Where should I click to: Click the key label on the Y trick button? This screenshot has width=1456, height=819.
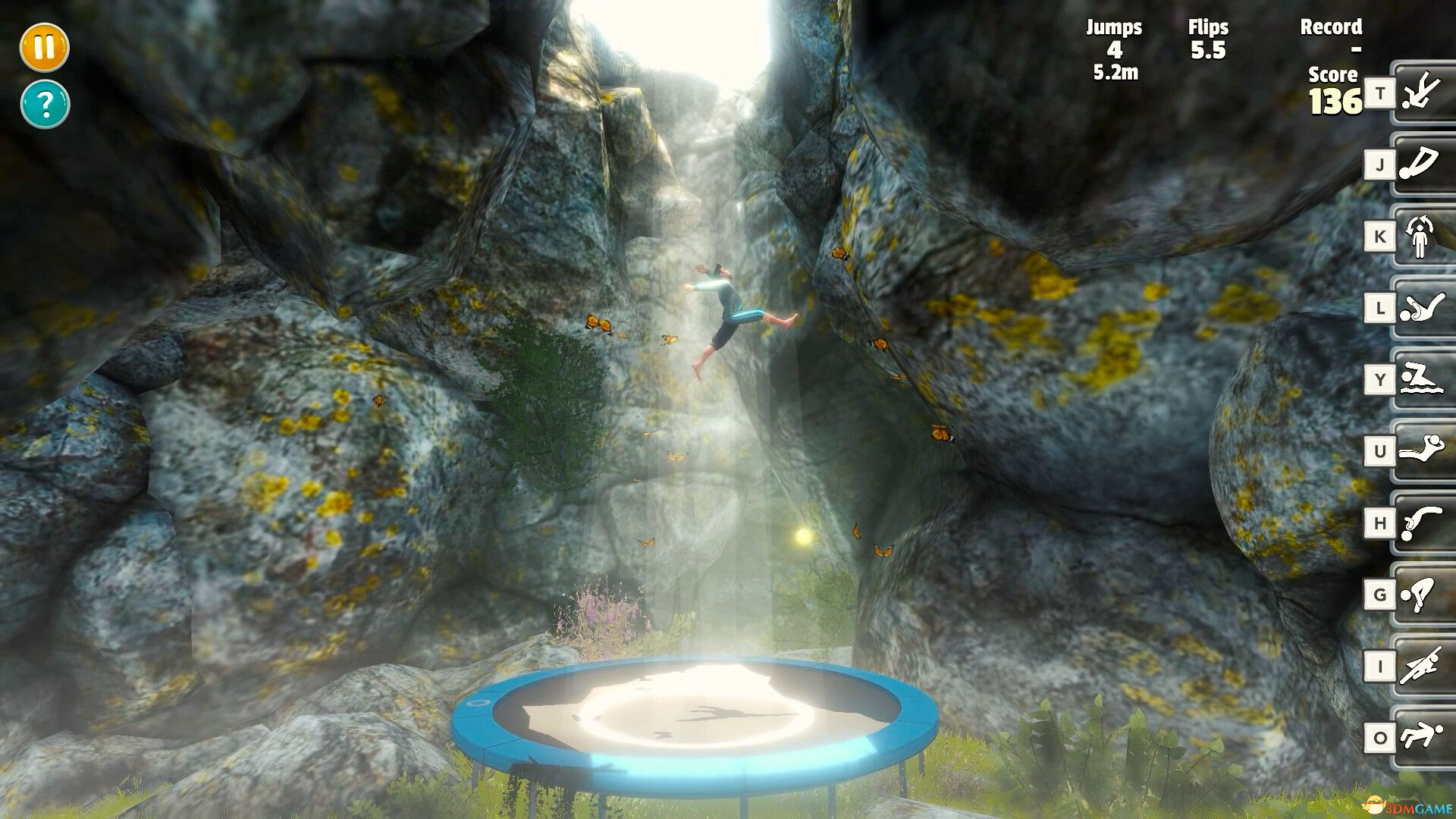pos(1382,378)
